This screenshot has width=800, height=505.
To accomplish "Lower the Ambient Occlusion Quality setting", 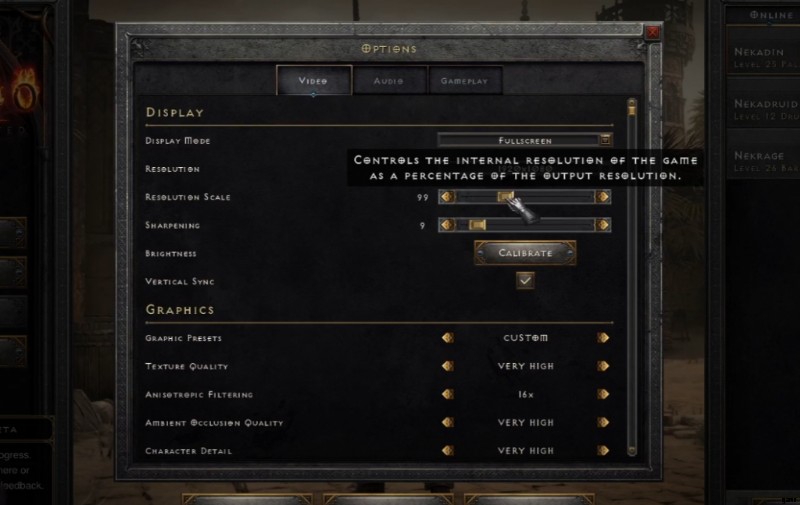I will tap(447, 422).
